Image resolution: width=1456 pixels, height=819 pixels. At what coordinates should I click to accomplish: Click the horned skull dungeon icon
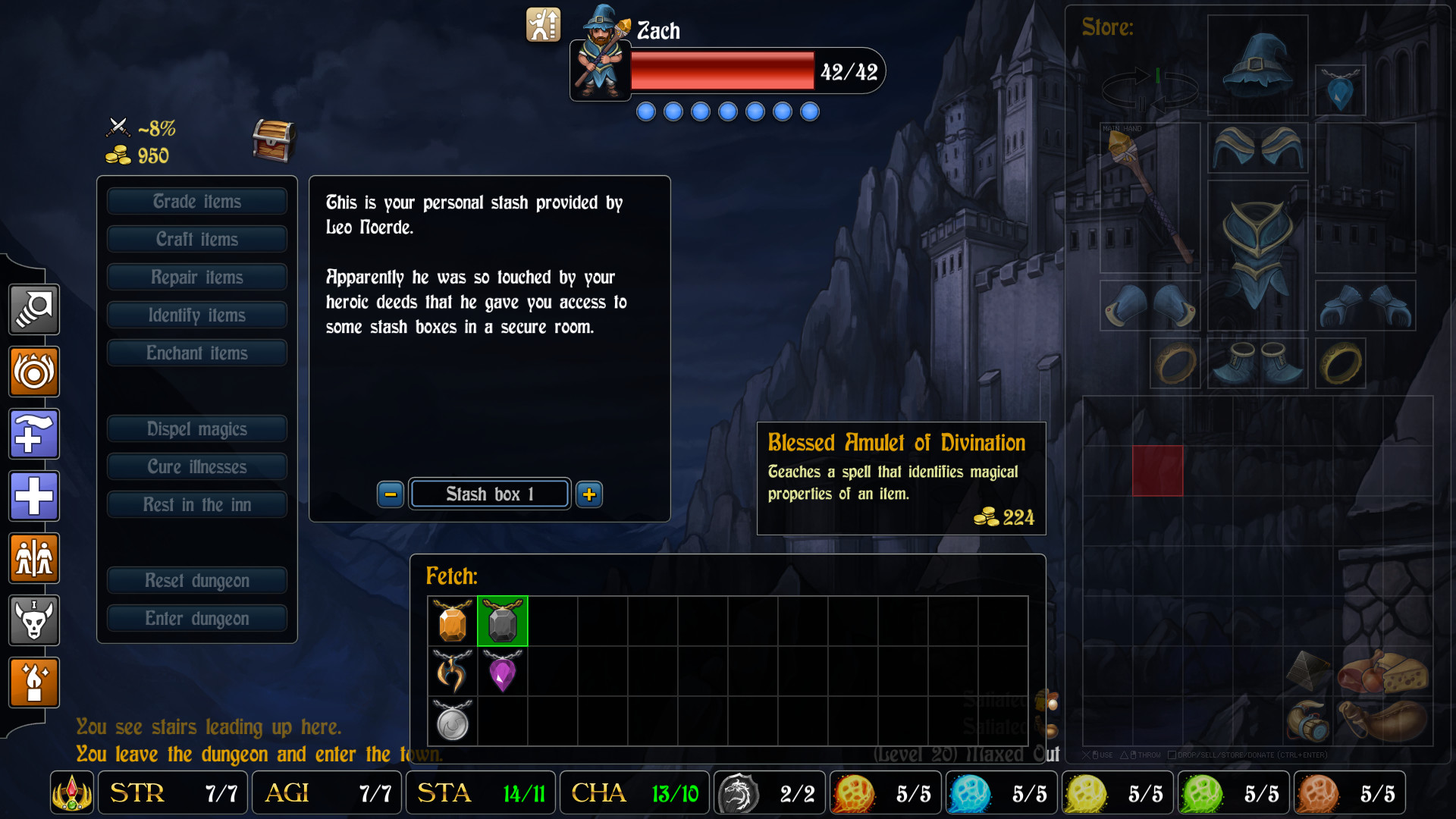(x=34, y=620)
